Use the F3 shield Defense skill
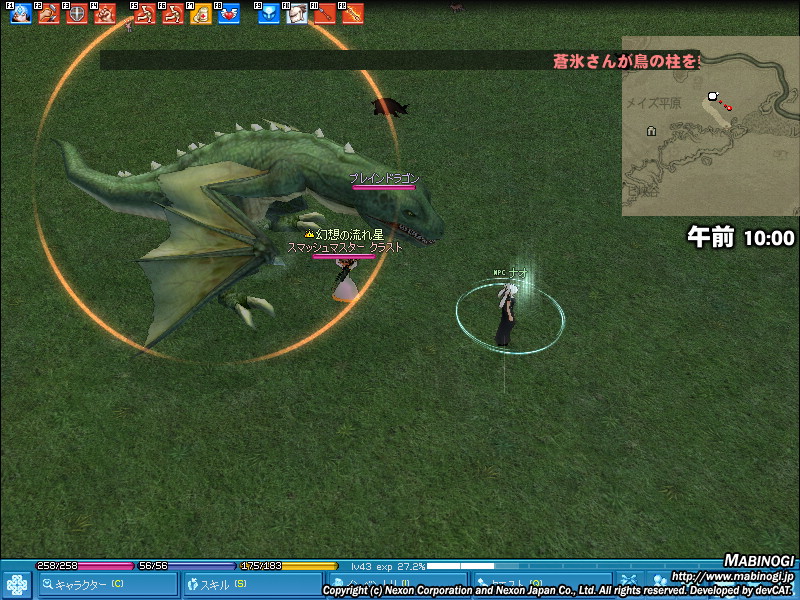Screen dimensions: 800x600 coord(77,14)
